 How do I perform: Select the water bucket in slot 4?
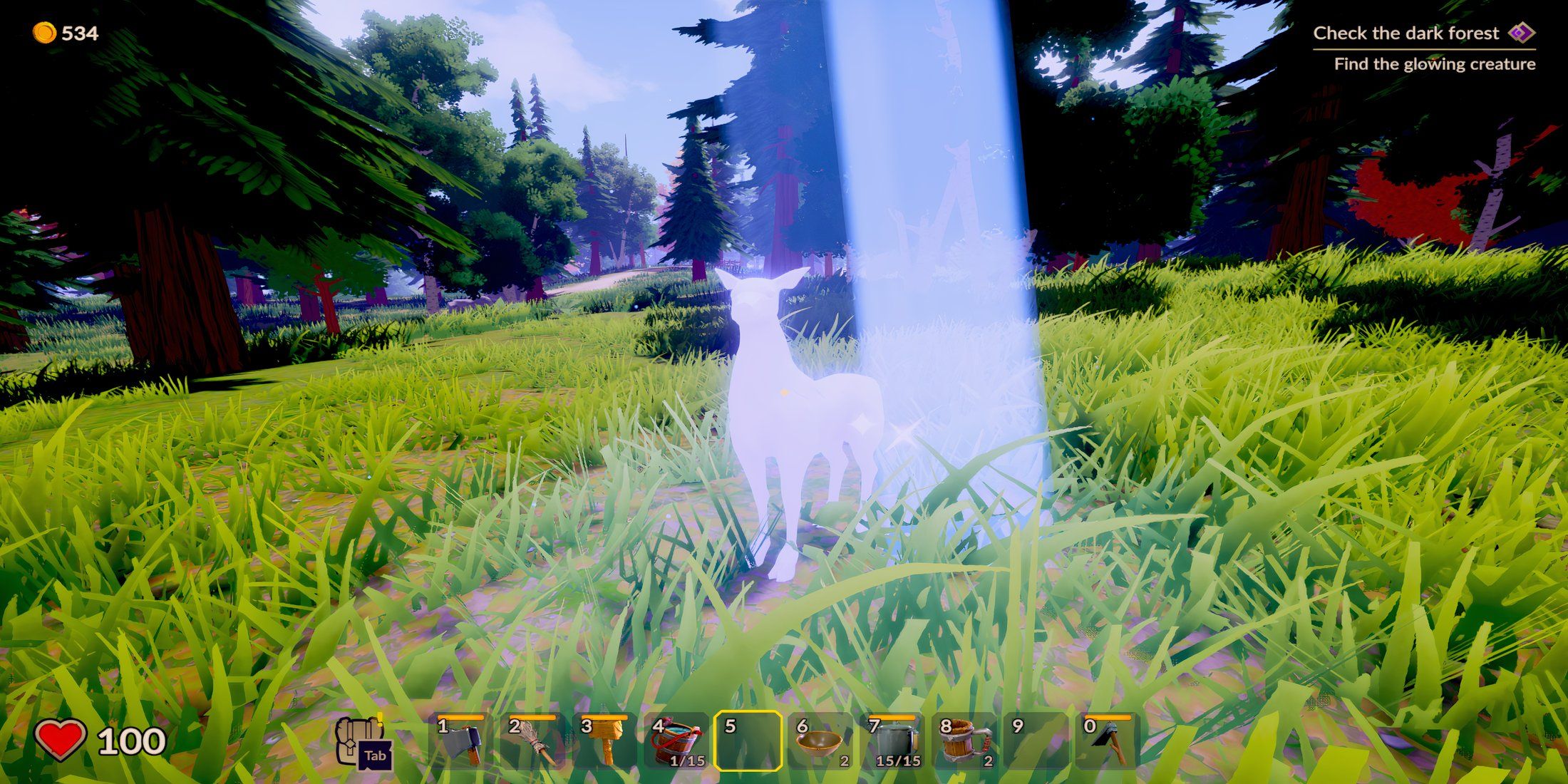pyautogui.click(x=676, y=742)
